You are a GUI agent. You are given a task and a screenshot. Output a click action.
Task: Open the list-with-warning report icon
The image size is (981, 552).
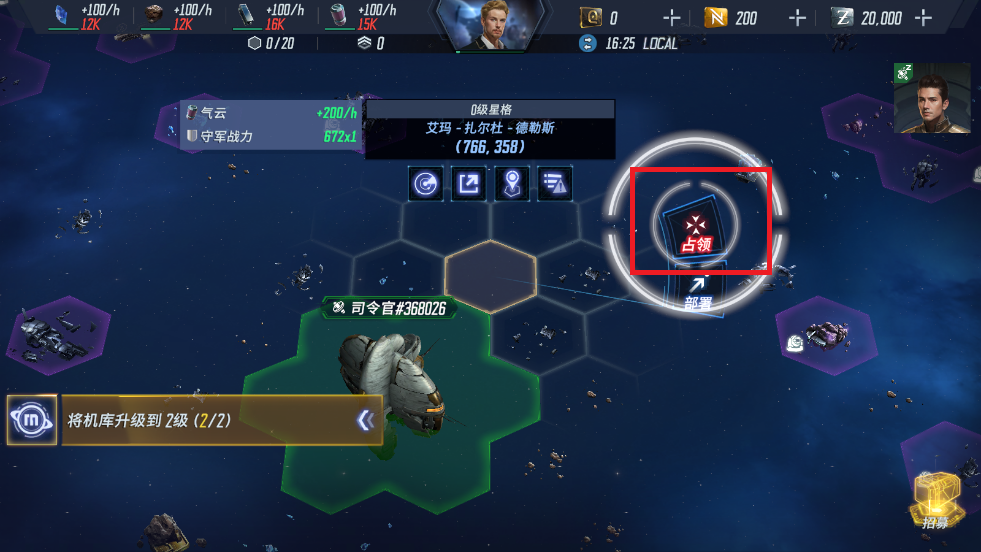[554, 184]
